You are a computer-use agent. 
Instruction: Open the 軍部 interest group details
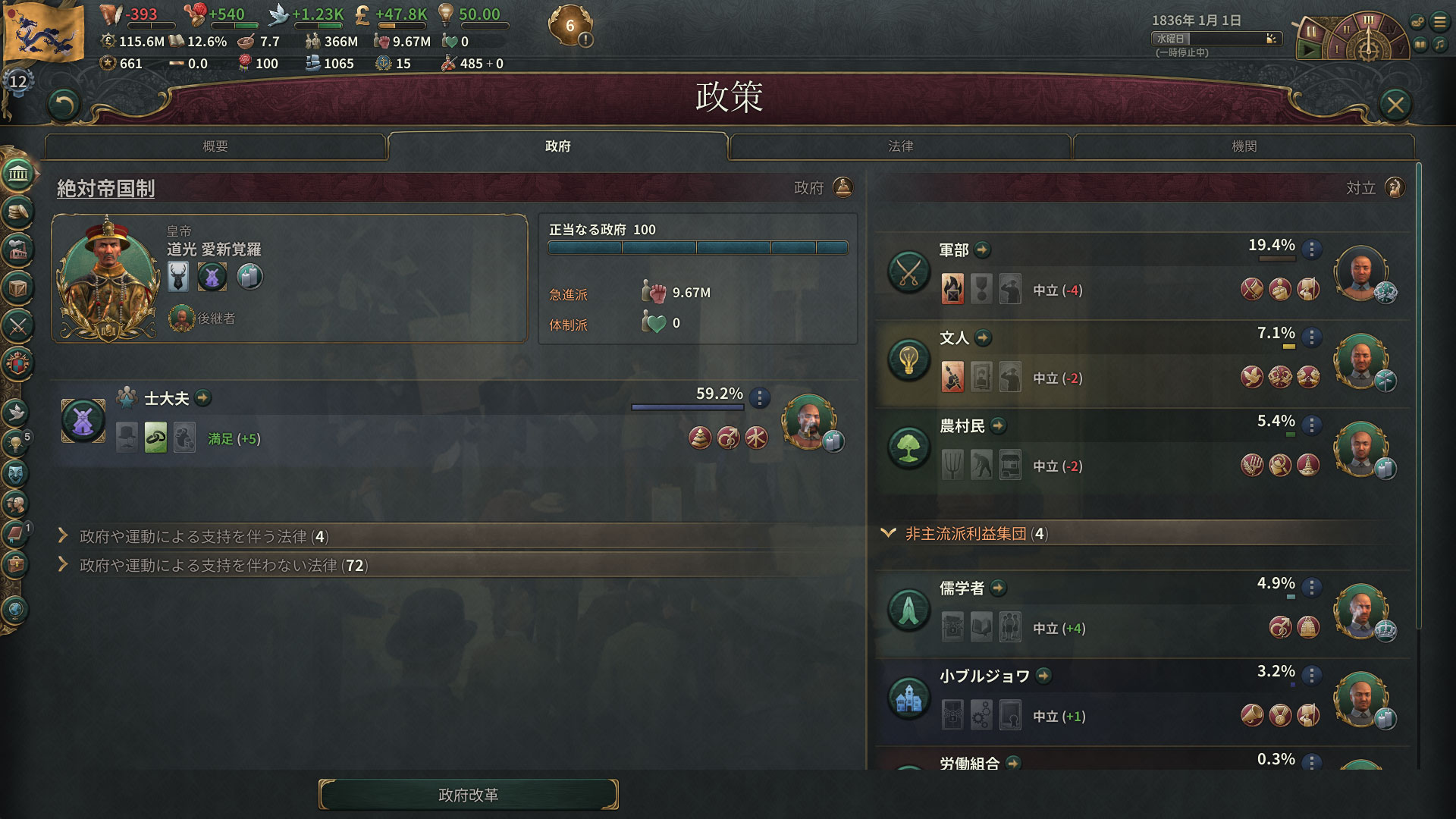click(982, 249)
